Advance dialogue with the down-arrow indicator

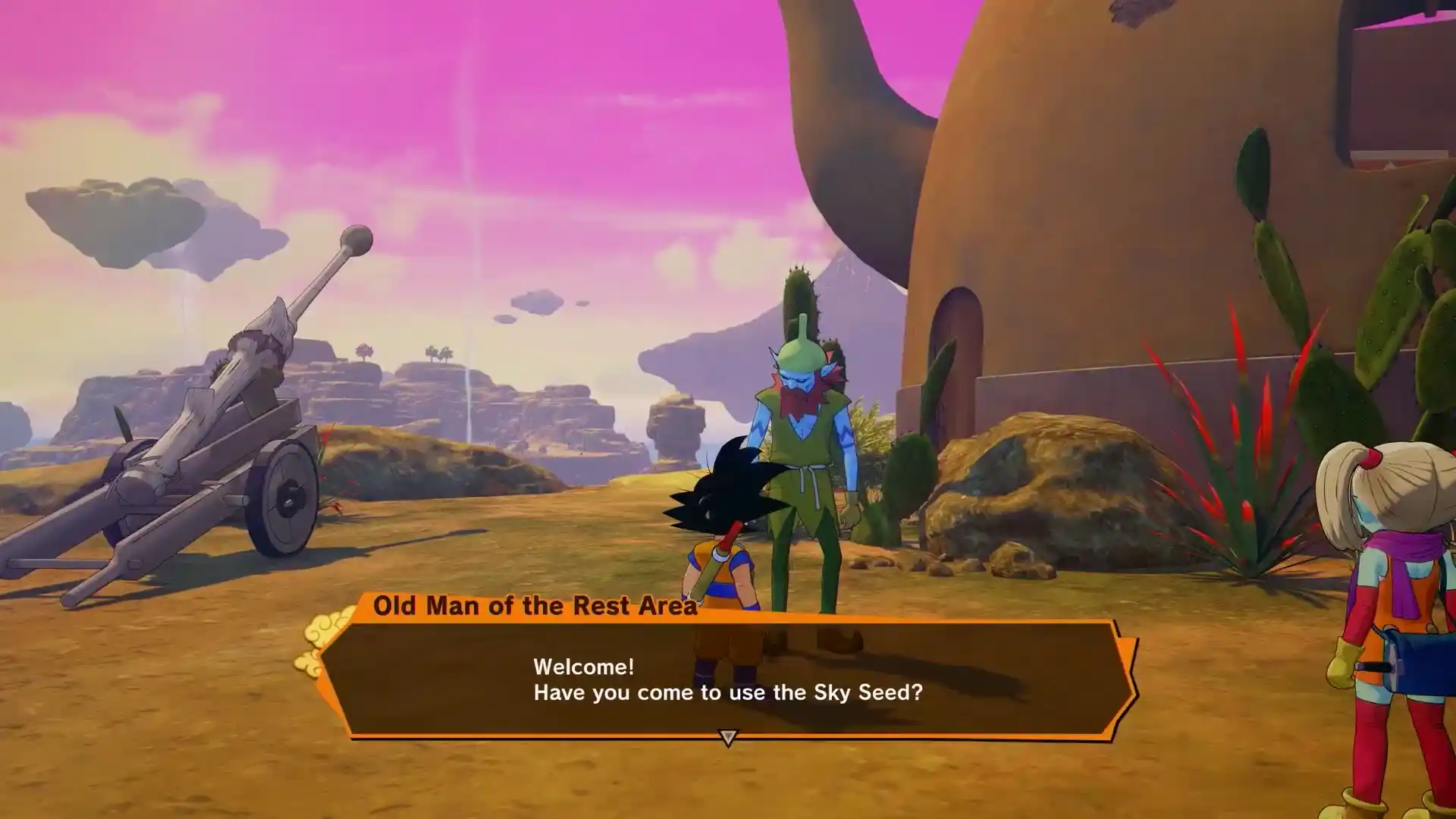728,737
